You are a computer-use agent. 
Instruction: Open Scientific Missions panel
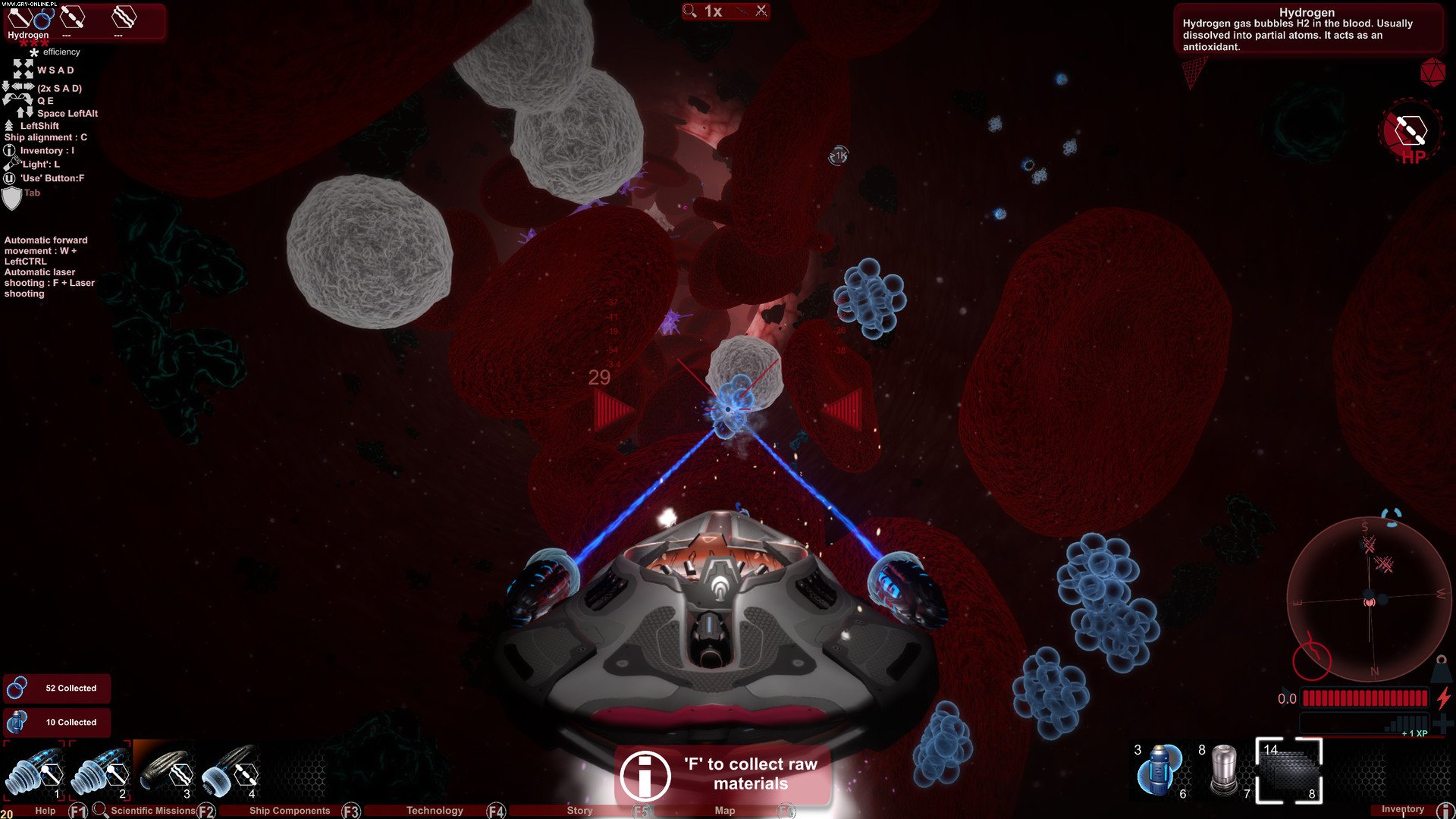click(152, 811)
